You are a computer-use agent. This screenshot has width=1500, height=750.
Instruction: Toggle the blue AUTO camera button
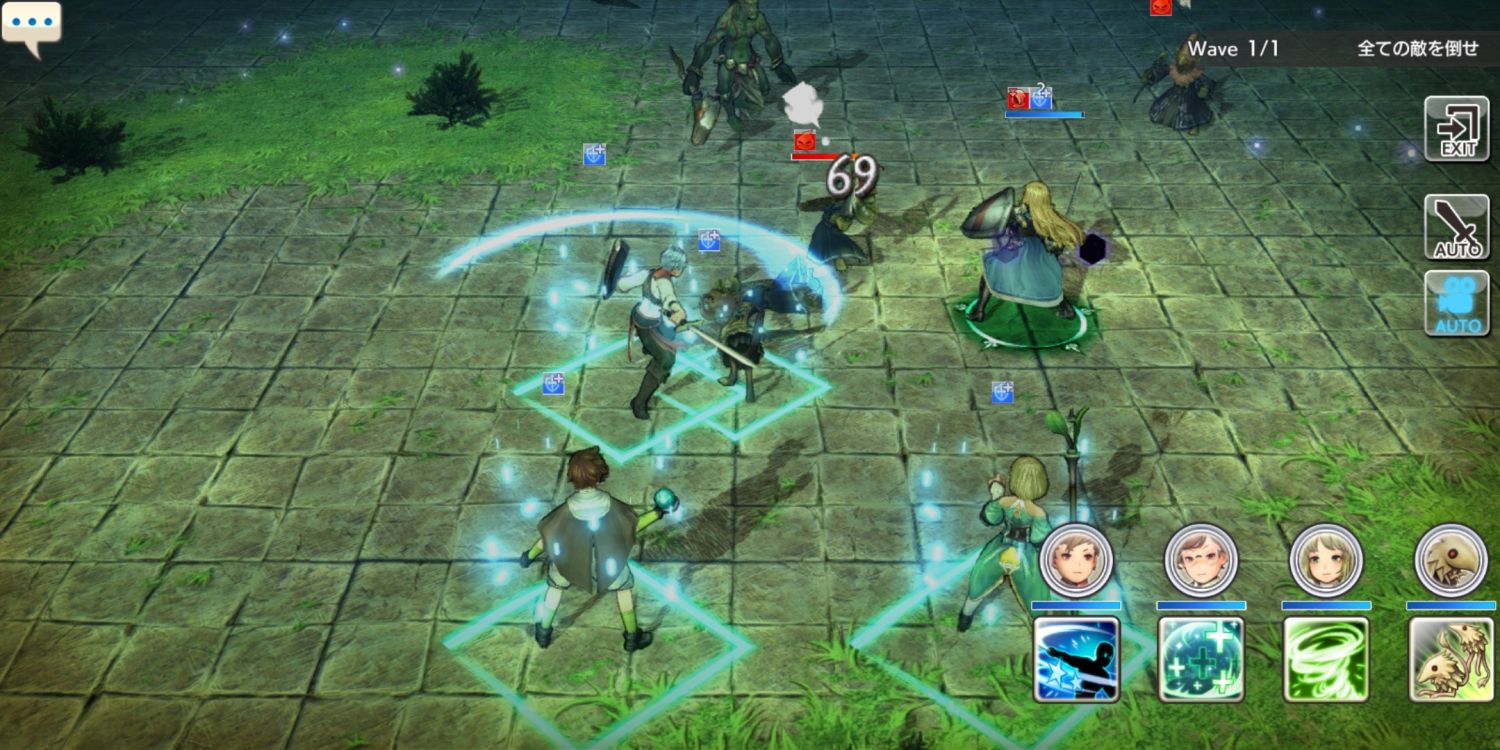pos(1456,303)
